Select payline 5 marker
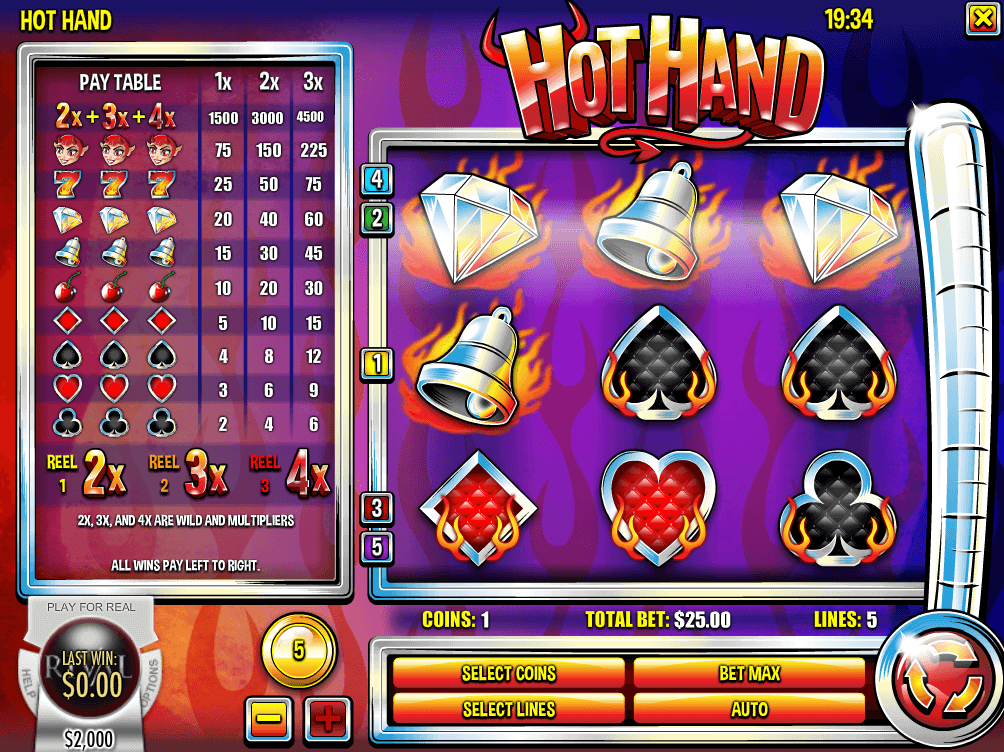This screenshot has height=752, width=1004. click(x=377, y=547)
